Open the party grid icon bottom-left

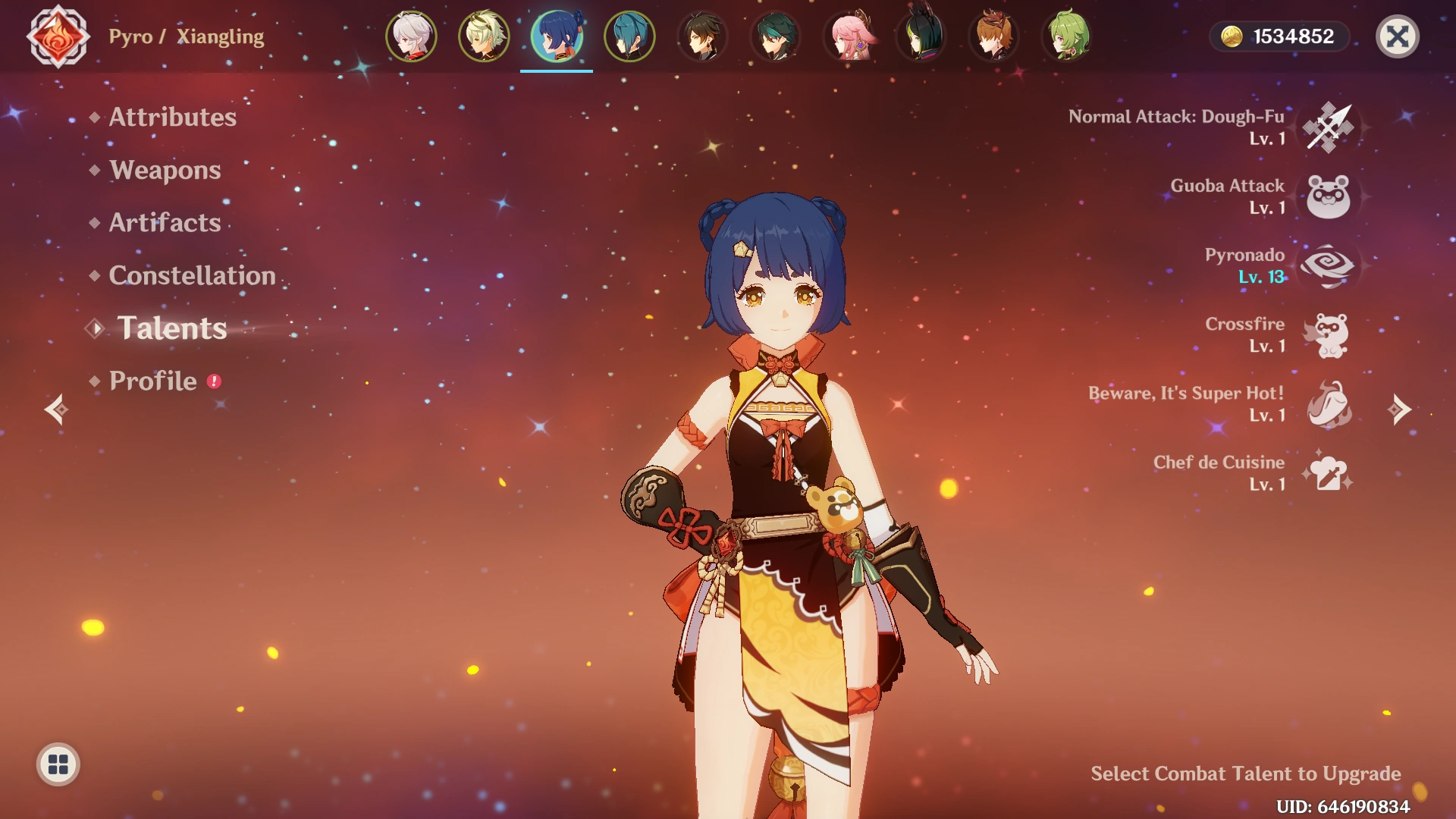click(56, 766)
